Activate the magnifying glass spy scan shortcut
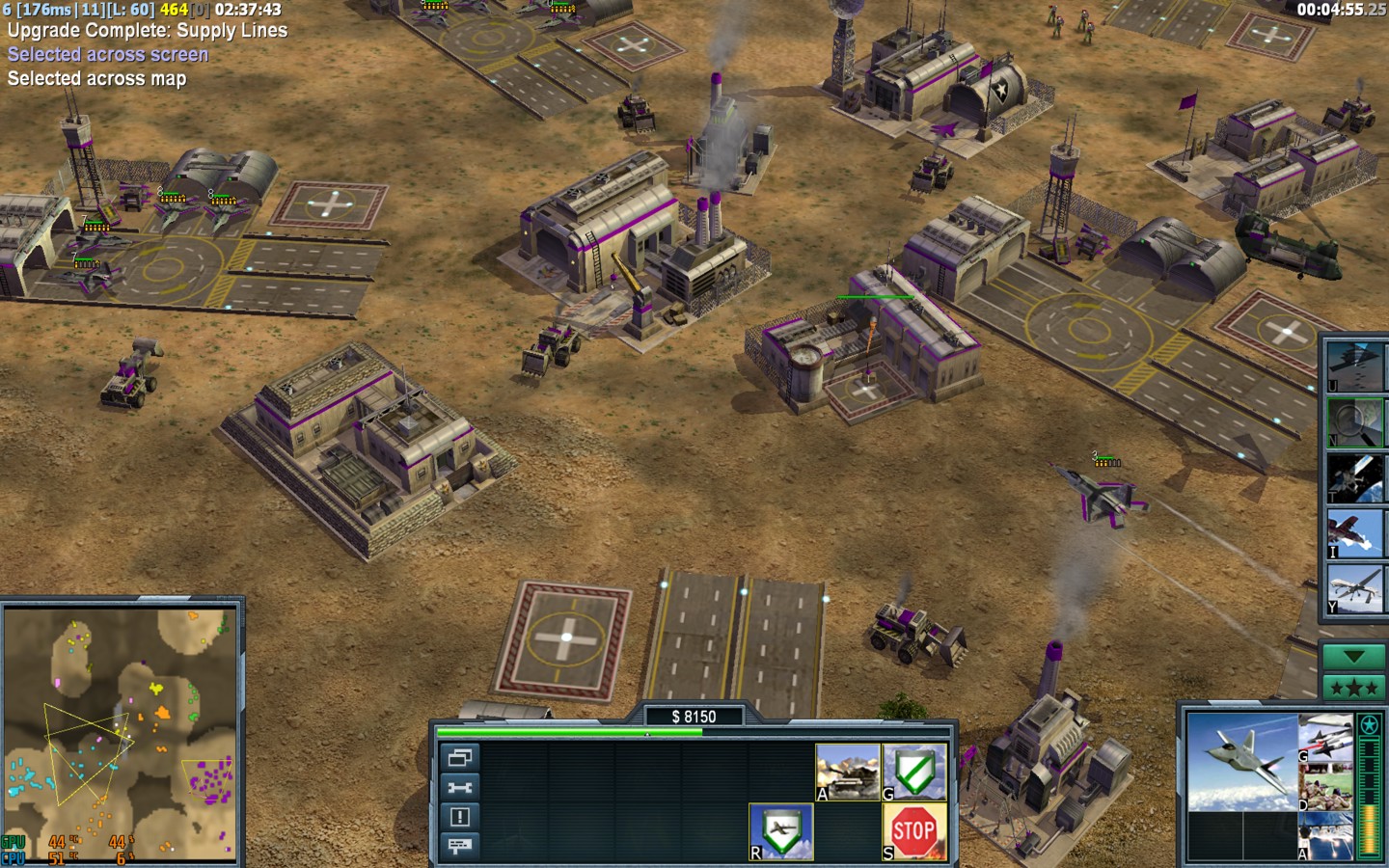 (x=1354, y=422)
